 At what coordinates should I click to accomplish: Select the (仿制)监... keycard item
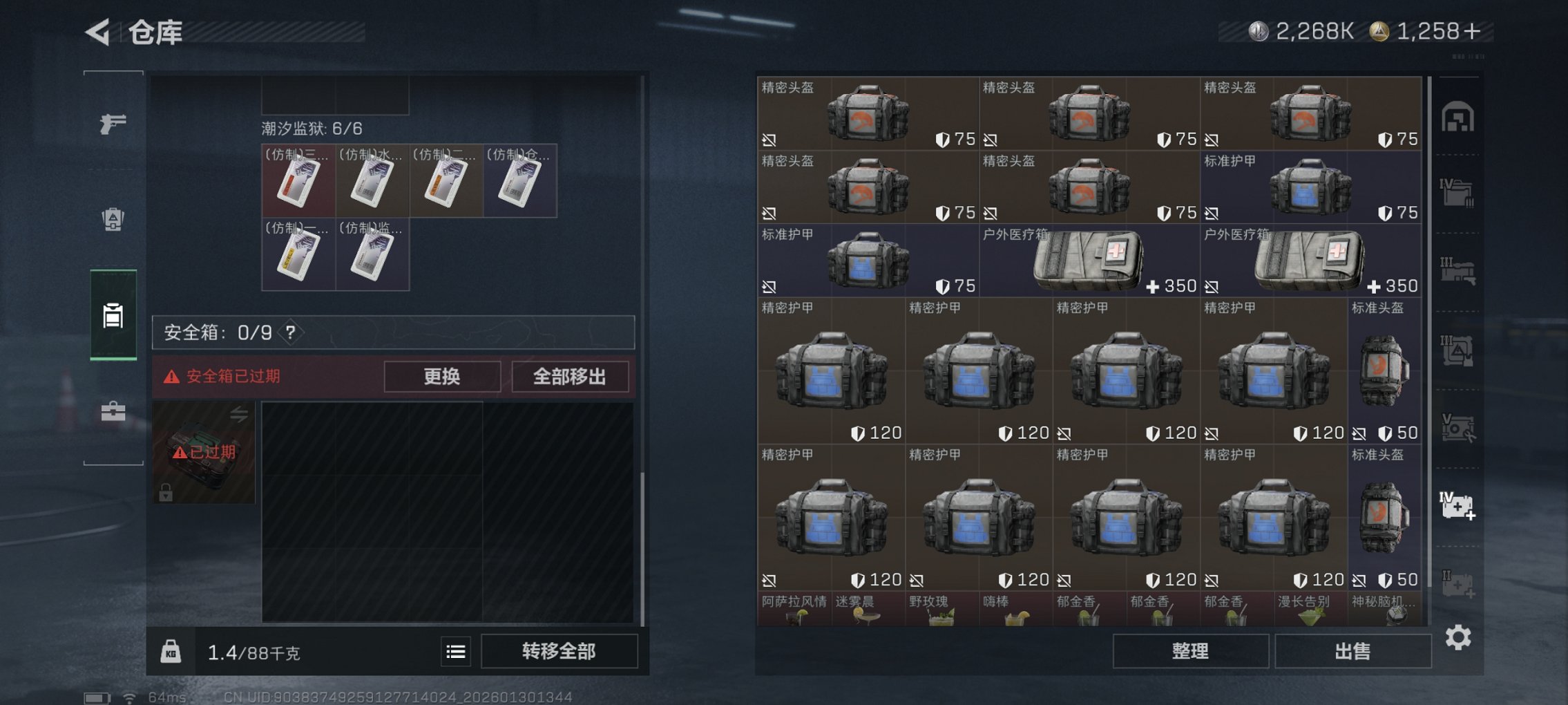(x=373, y=256)
